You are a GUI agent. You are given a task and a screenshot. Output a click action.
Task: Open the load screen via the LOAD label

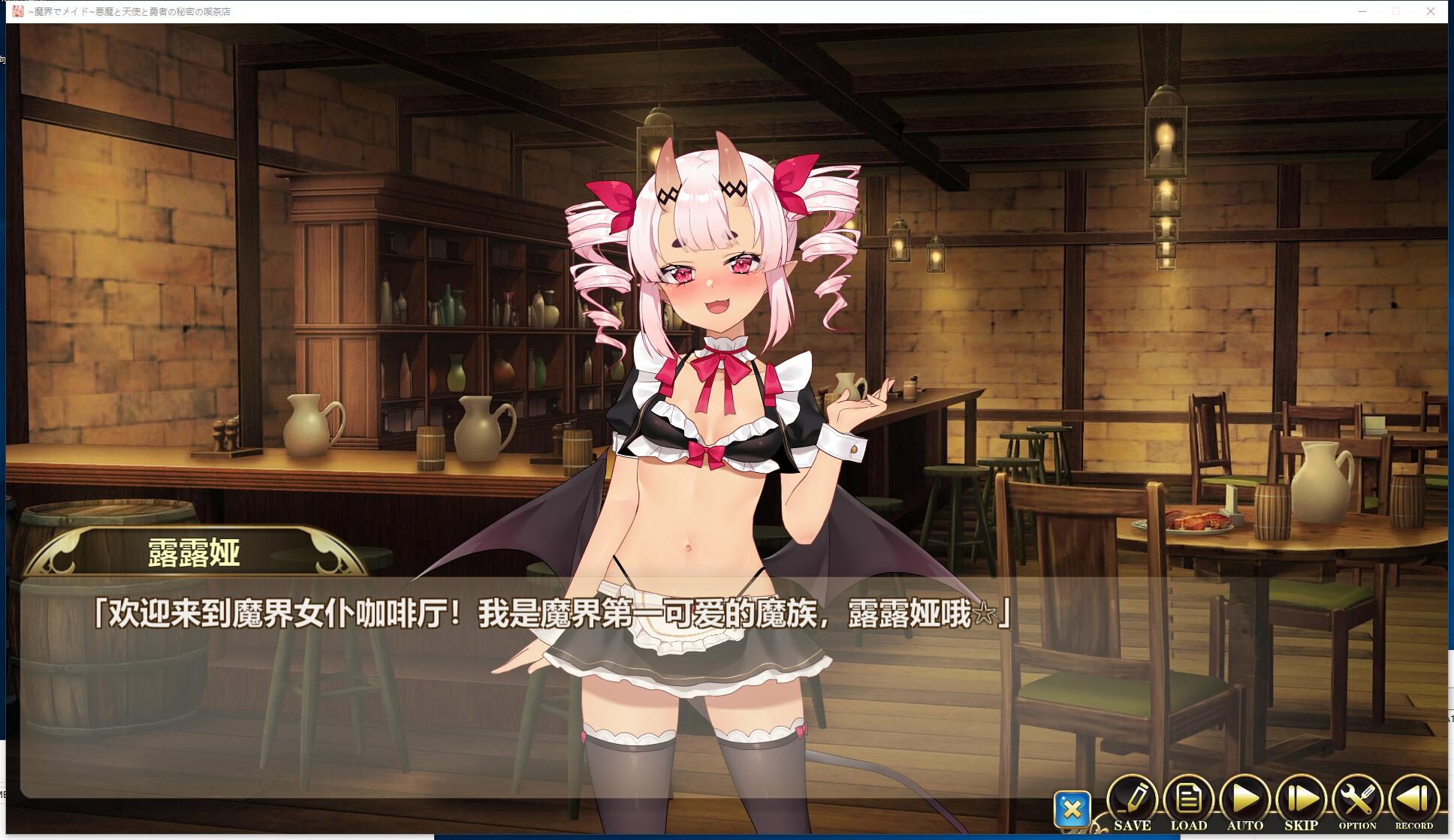click(1189, 824)
